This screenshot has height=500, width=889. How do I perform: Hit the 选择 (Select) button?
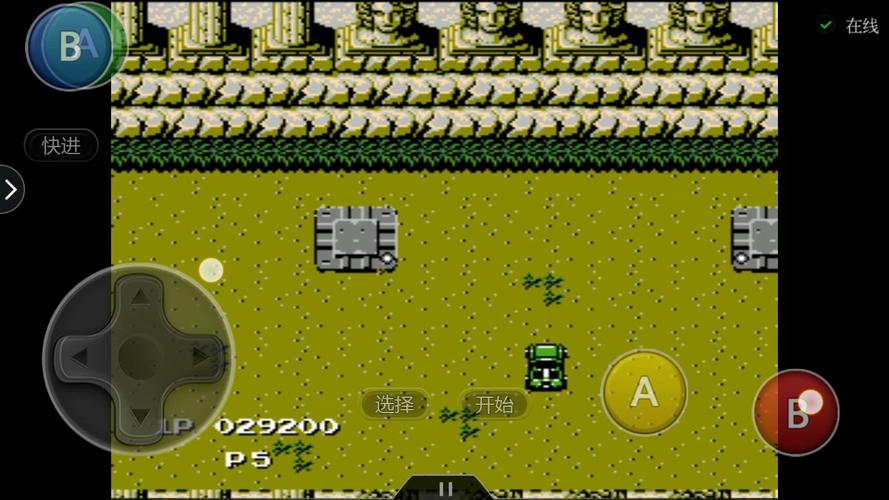click(x=395, y=404)
